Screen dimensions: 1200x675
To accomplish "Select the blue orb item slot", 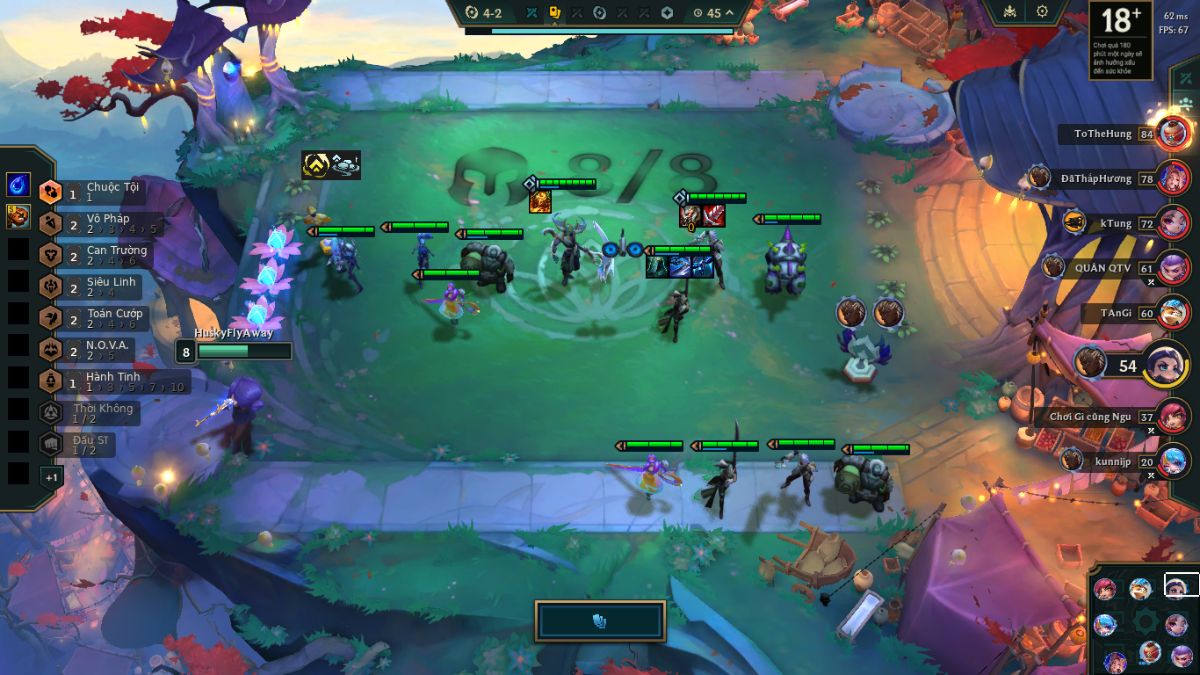I will click(x=18, y=185).
